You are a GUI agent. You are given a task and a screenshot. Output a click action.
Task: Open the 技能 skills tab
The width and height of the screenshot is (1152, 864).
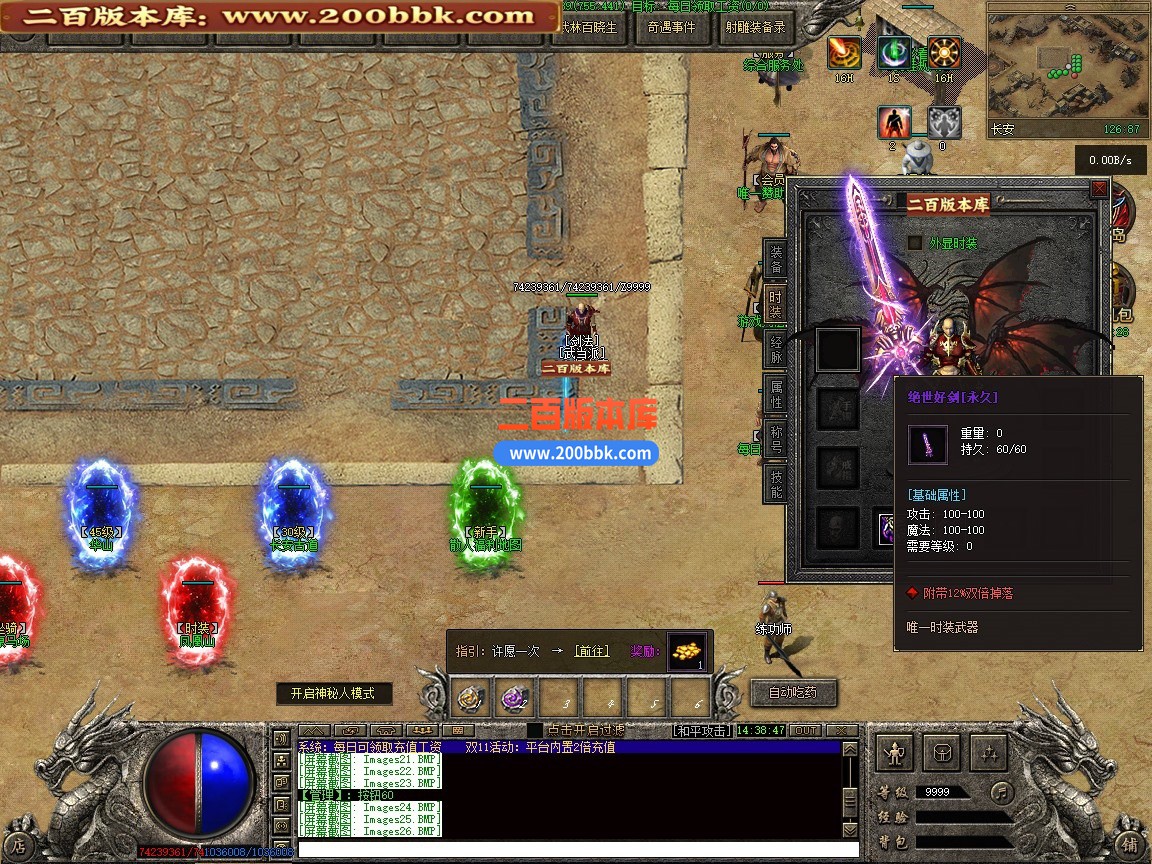click(776, 484)
